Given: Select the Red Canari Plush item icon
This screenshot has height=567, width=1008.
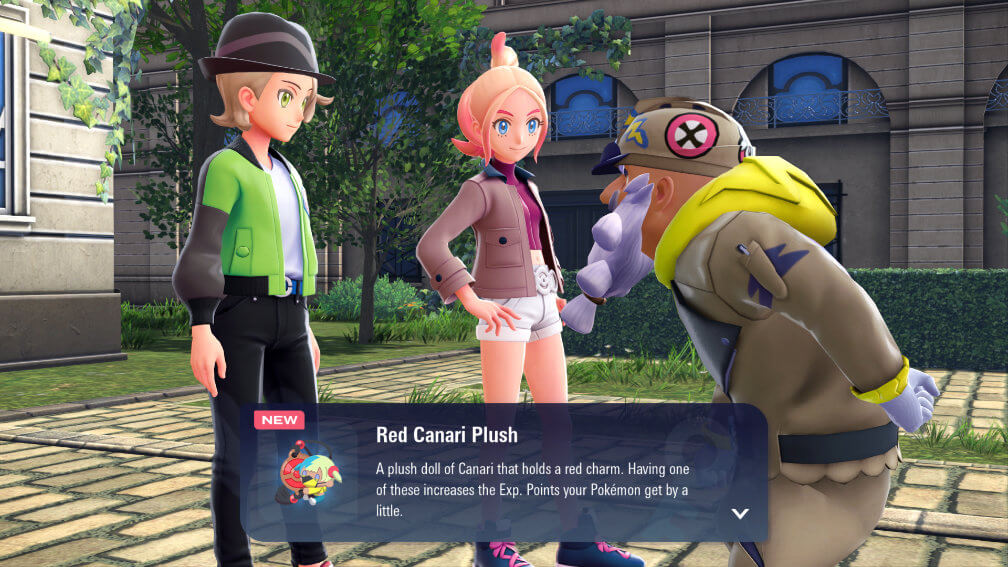Looking at the screenshot, I should pos(308,472).
